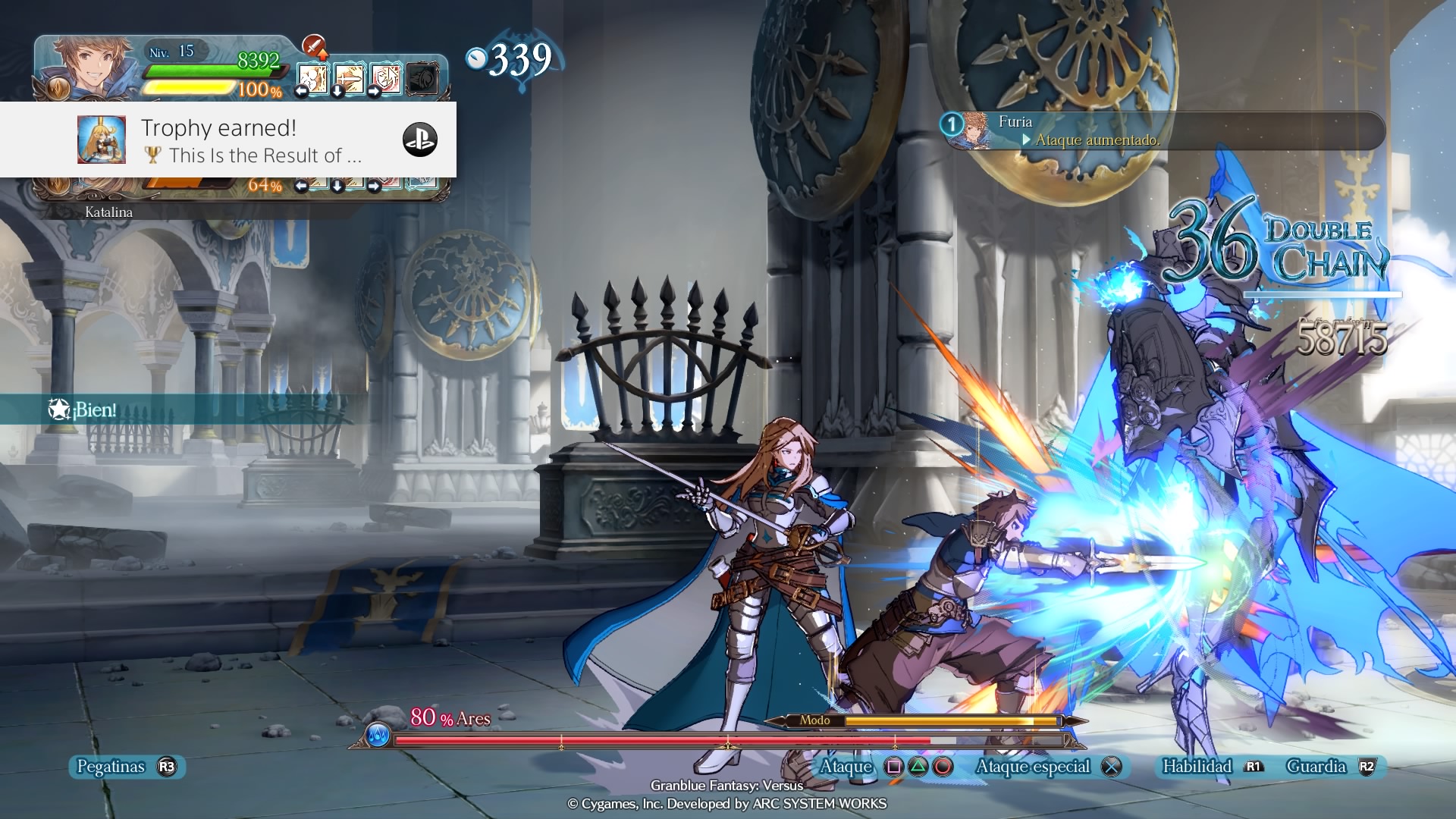Select the Ataque command label
The image size is (1456, 819).
pos(846,767)
